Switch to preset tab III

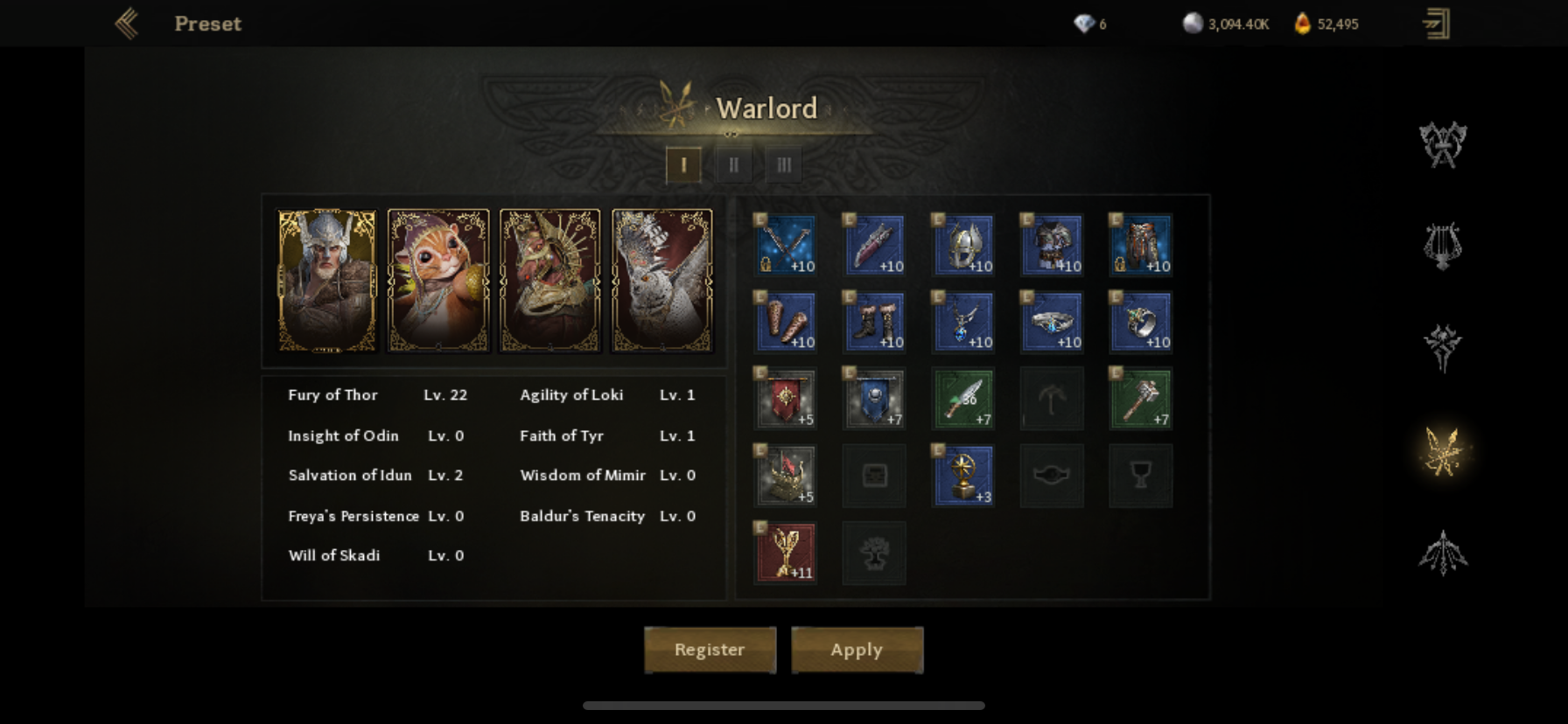click(x=784, y=164)
